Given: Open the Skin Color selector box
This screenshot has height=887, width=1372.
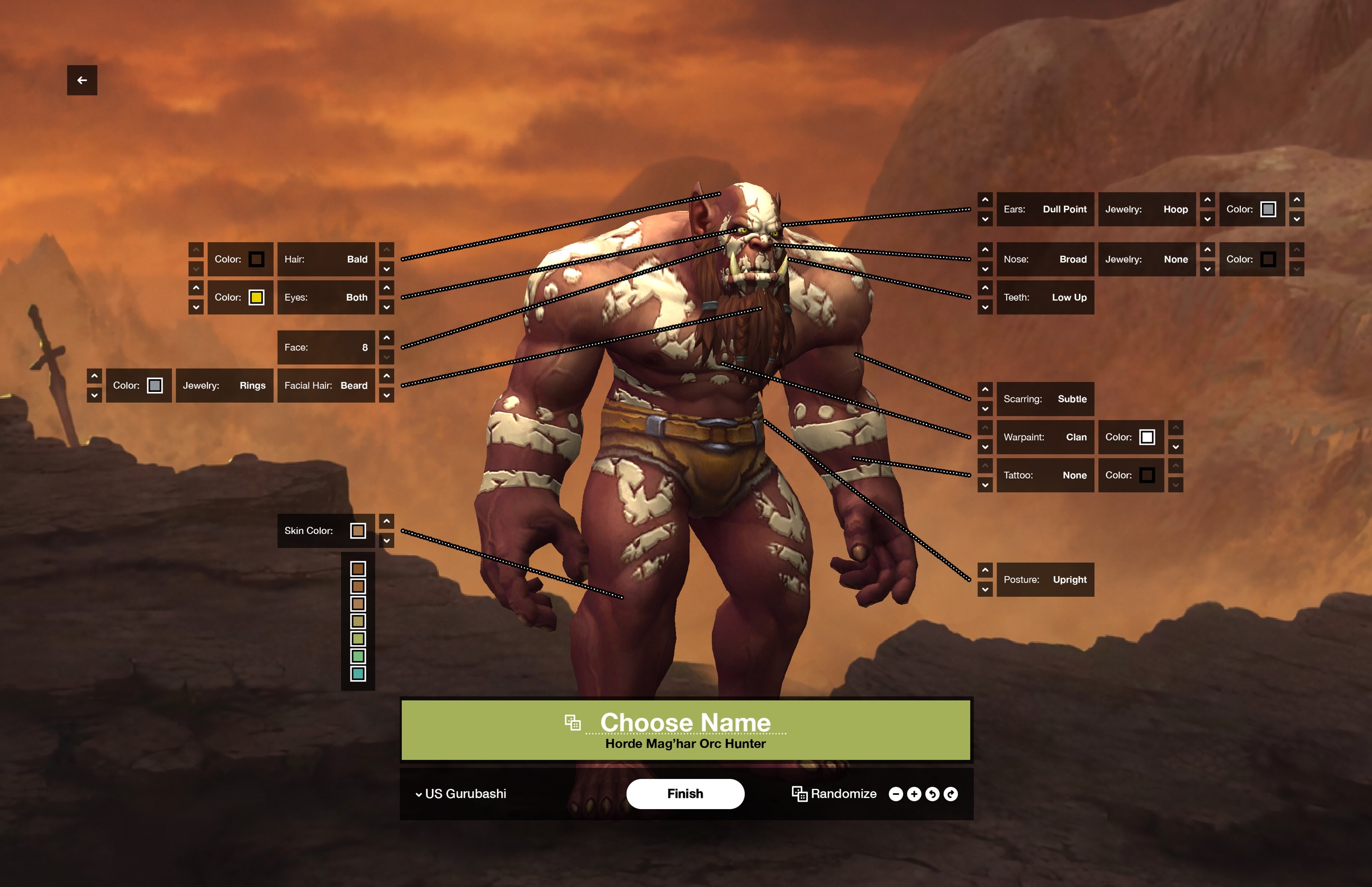Looking at the screenshot, I should point(326,531).
